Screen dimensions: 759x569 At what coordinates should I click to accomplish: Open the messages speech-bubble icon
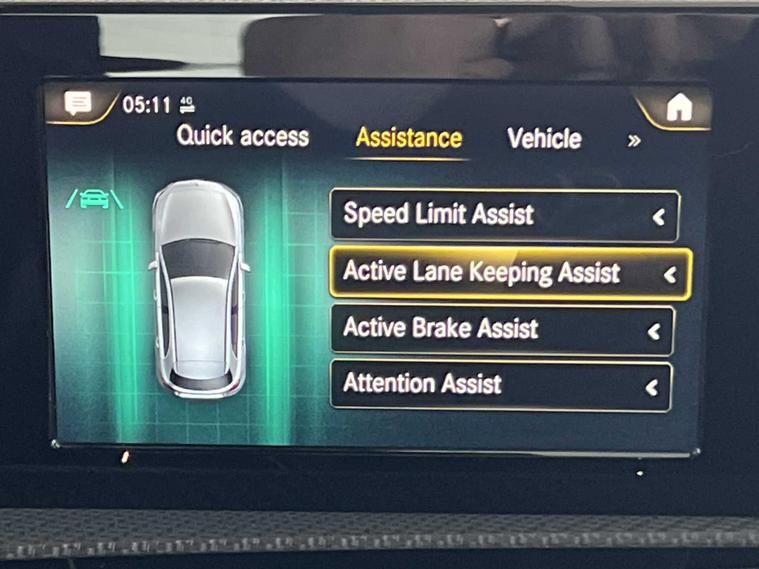click(78, 103)
